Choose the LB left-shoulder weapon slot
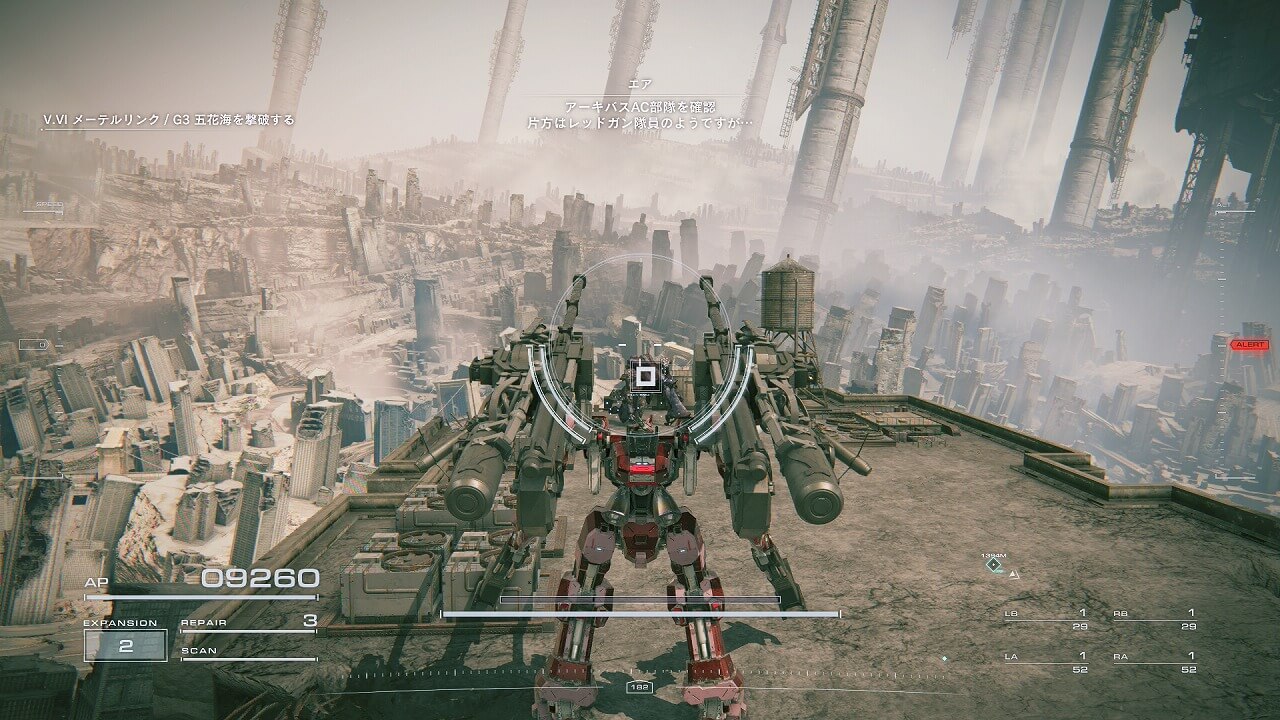 [1046, 619]
